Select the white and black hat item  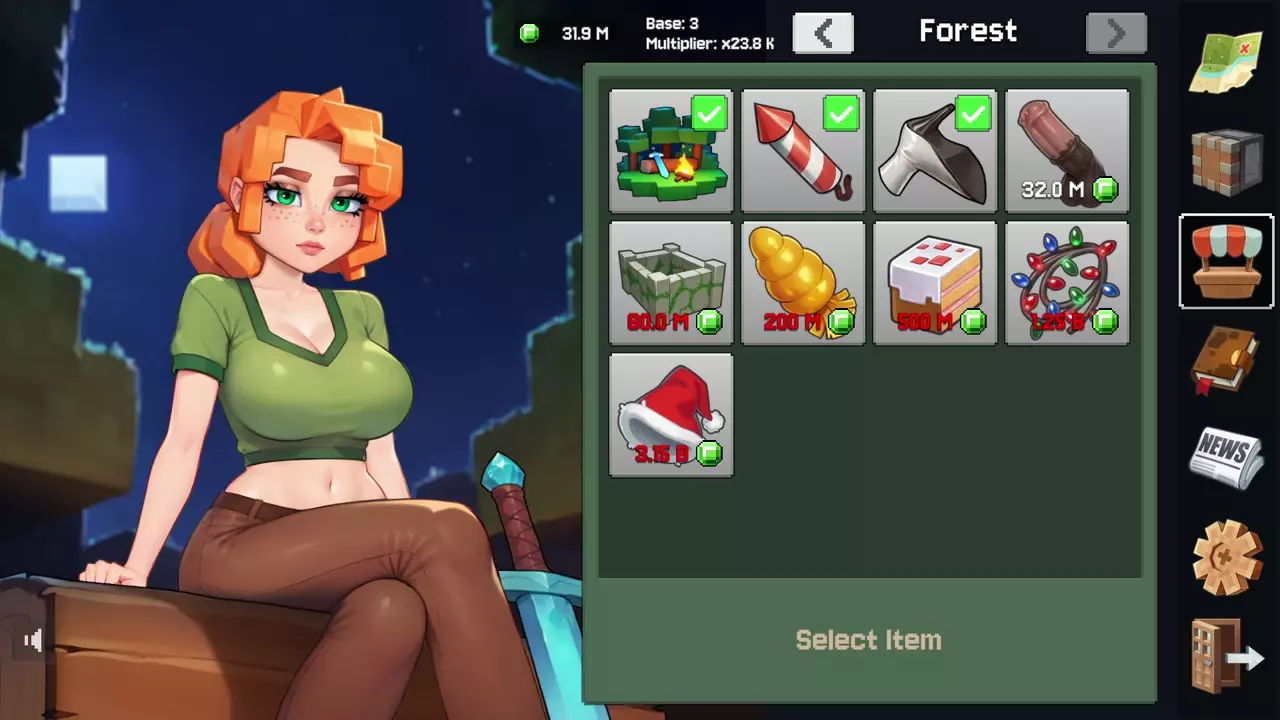coord(935,151)
